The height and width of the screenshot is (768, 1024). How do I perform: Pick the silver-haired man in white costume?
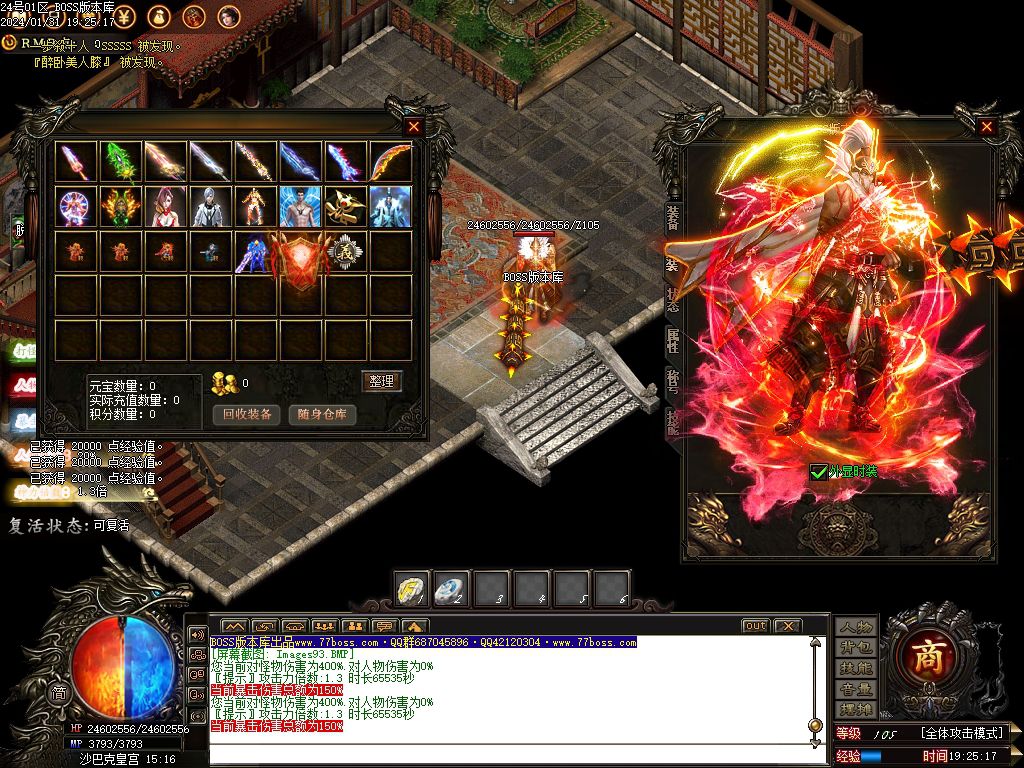211,206
